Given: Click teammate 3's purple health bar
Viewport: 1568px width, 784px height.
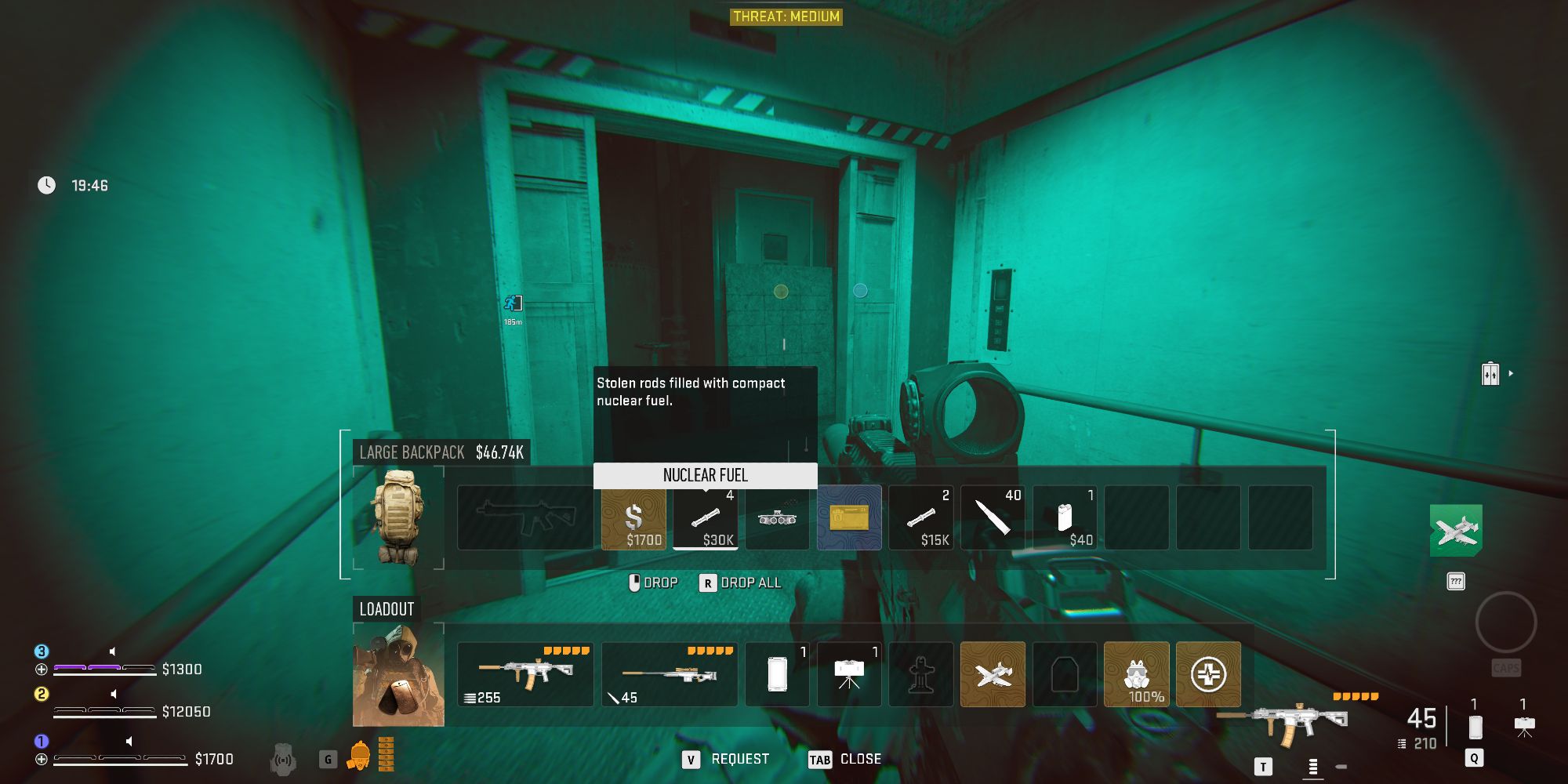Looking at the screenshot, I should [86, 668].
